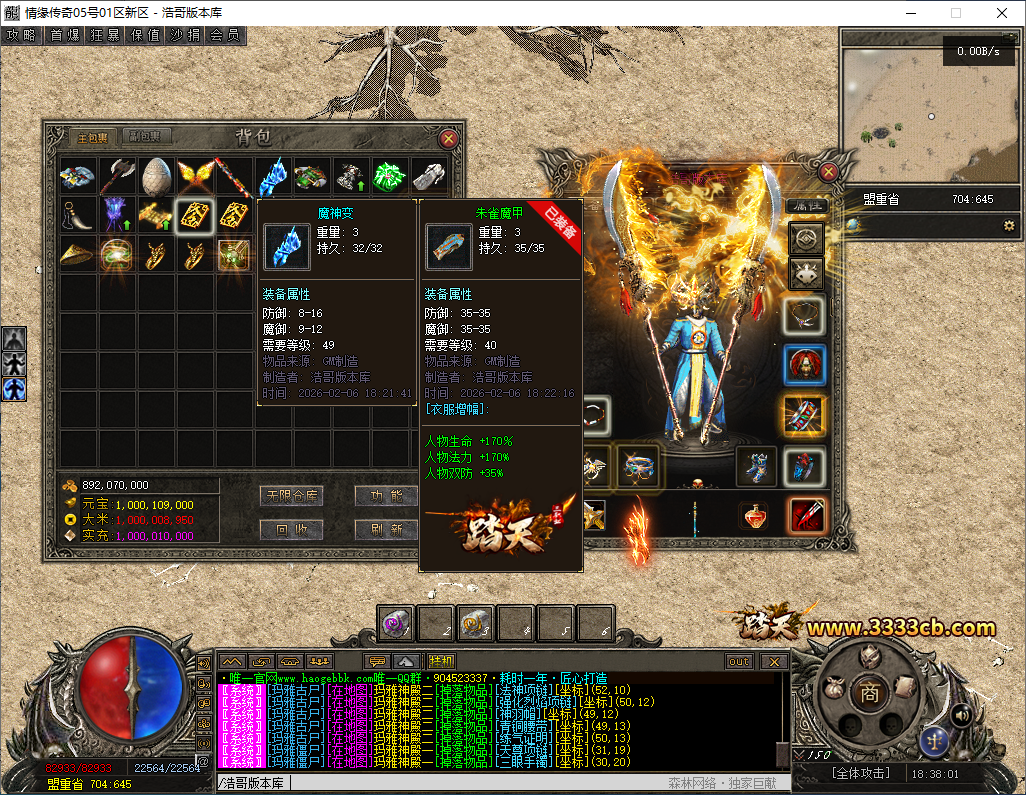Select the spotted egg in backpack
This screenshot has height=795, width=1026.
click(155, 177)
